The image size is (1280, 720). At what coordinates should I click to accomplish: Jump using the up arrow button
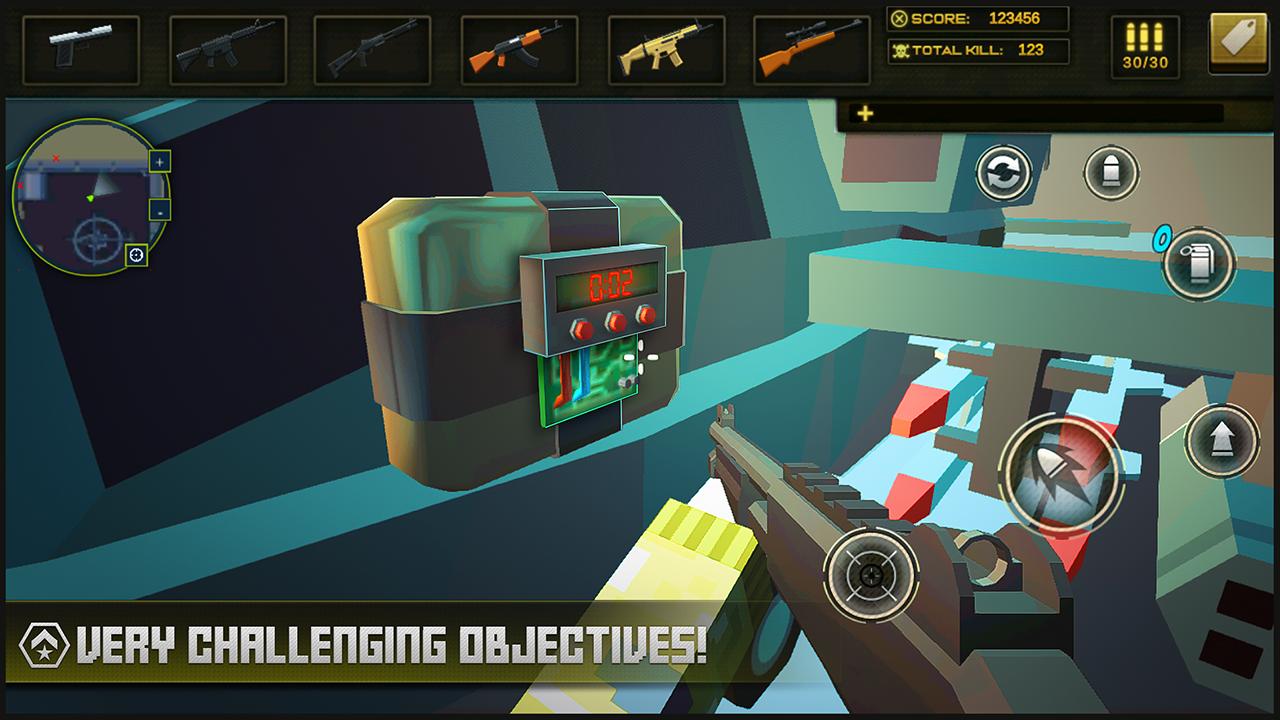(x=1221, y=440)
